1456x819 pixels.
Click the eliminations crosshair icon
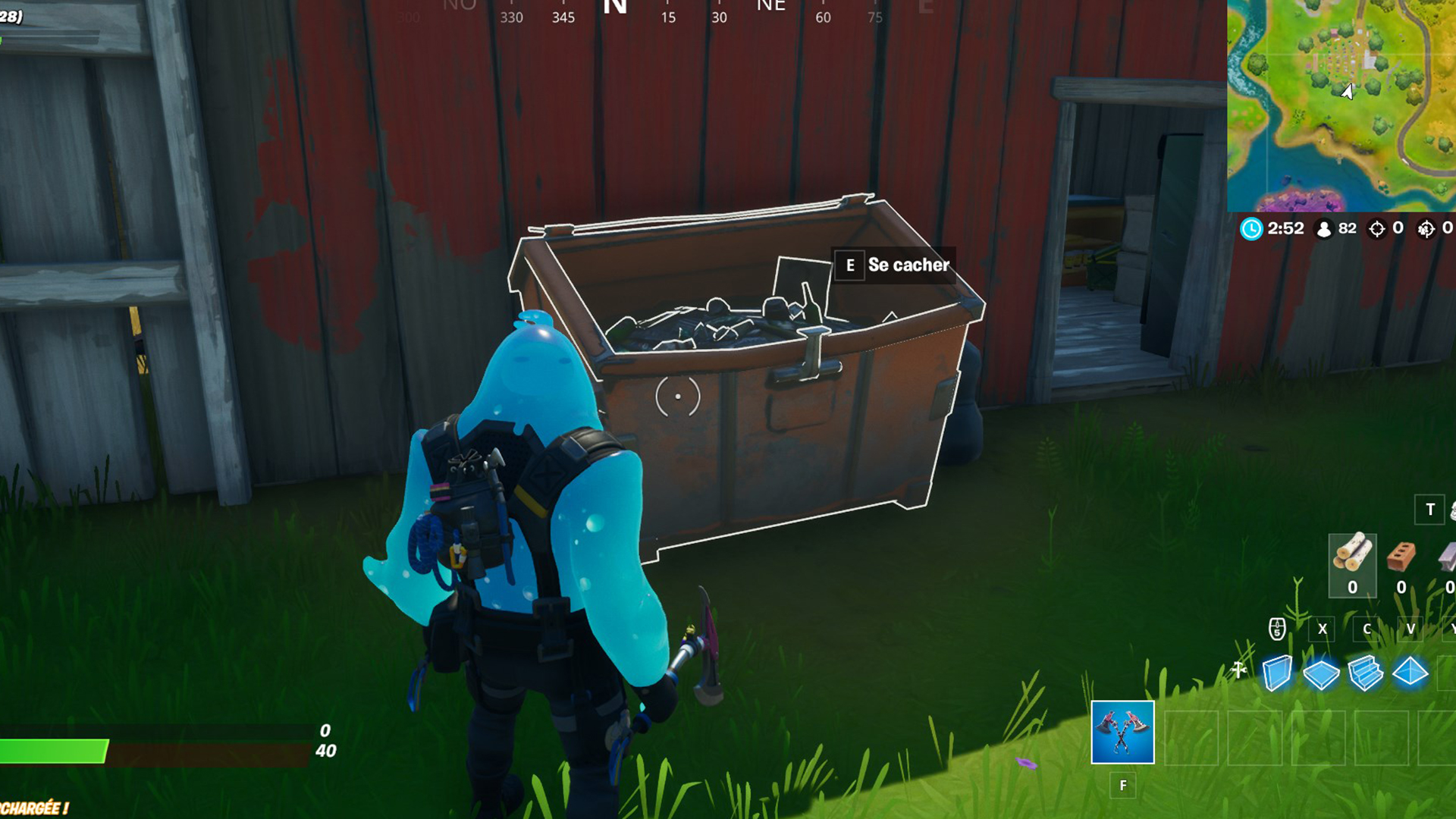(x=1378, y=228)
